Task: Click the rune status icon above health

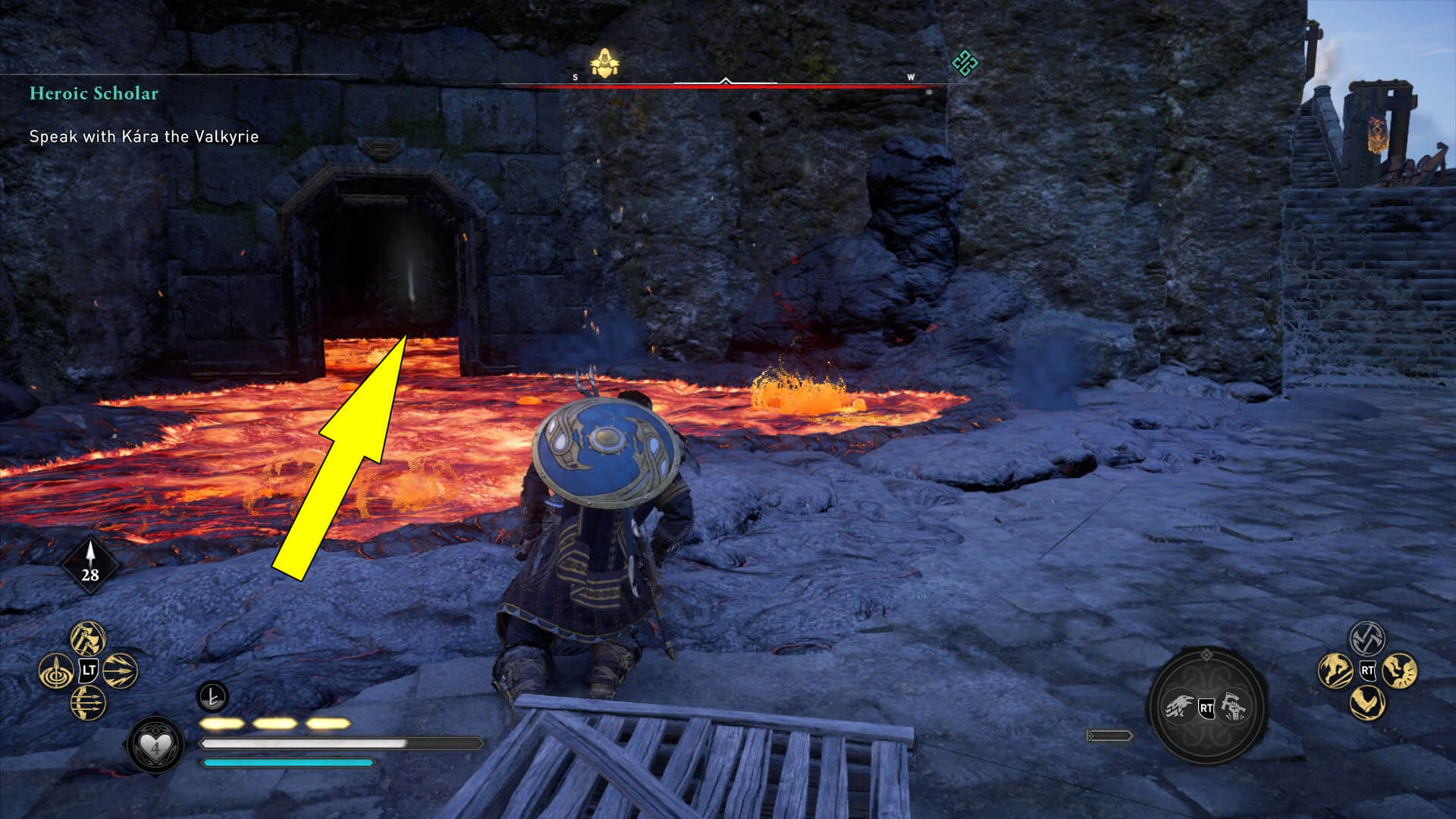Action: pos(213,696)
